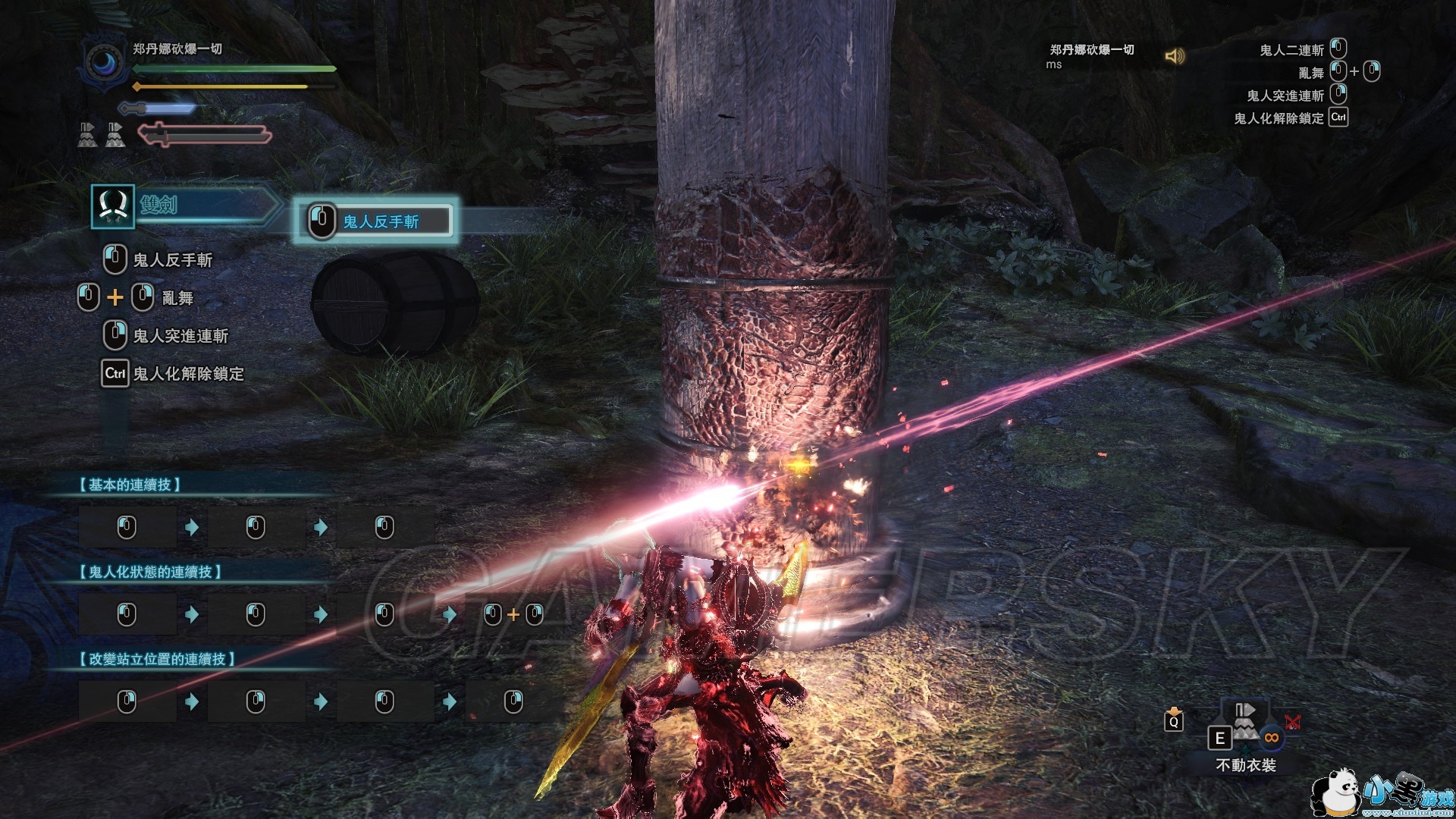Toggle the voice chat speaker icon
1456x819 pixels.
coord(1175,56)
